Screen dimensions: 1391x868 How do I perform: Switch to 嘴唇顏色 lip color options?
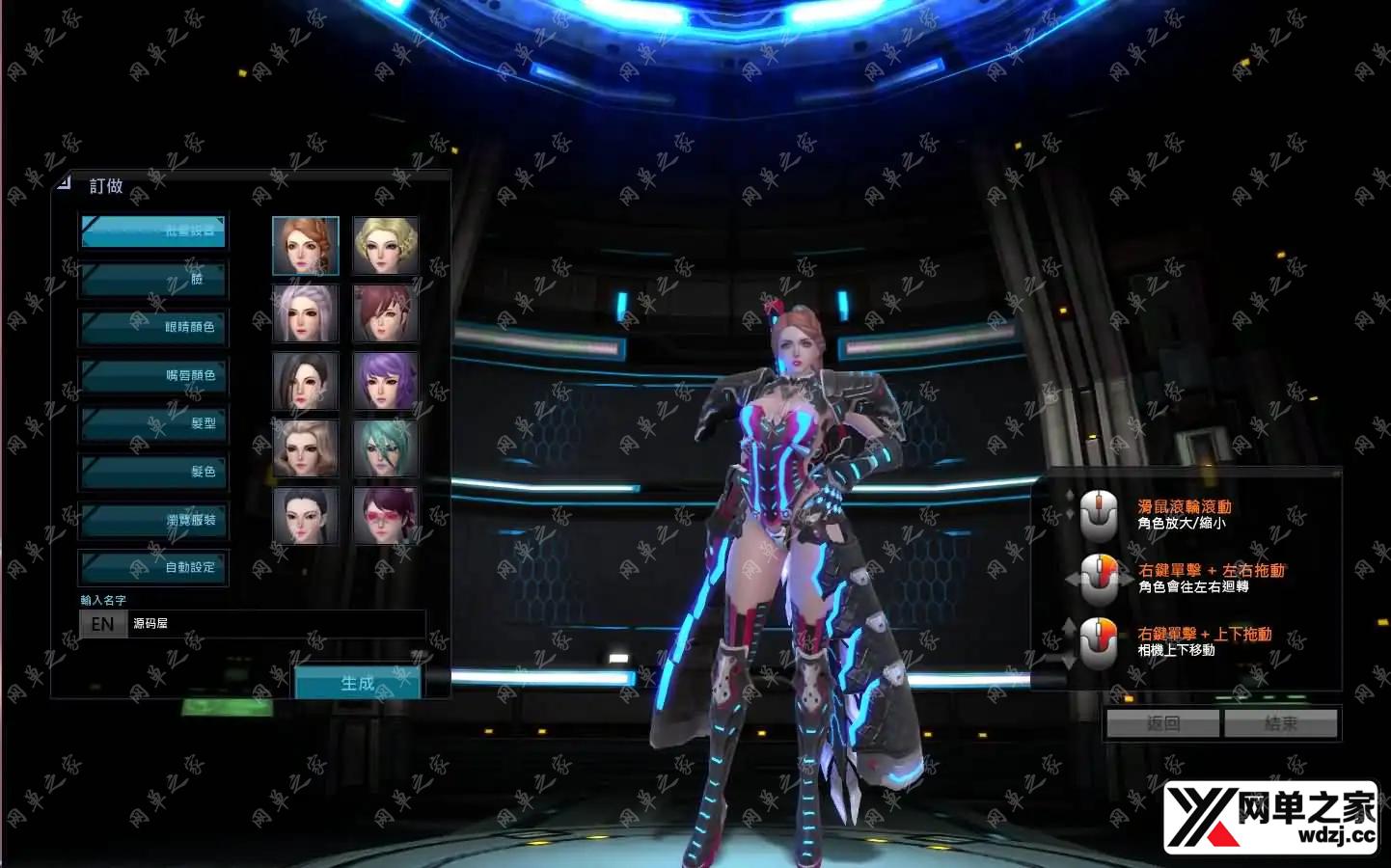[153, 376]
